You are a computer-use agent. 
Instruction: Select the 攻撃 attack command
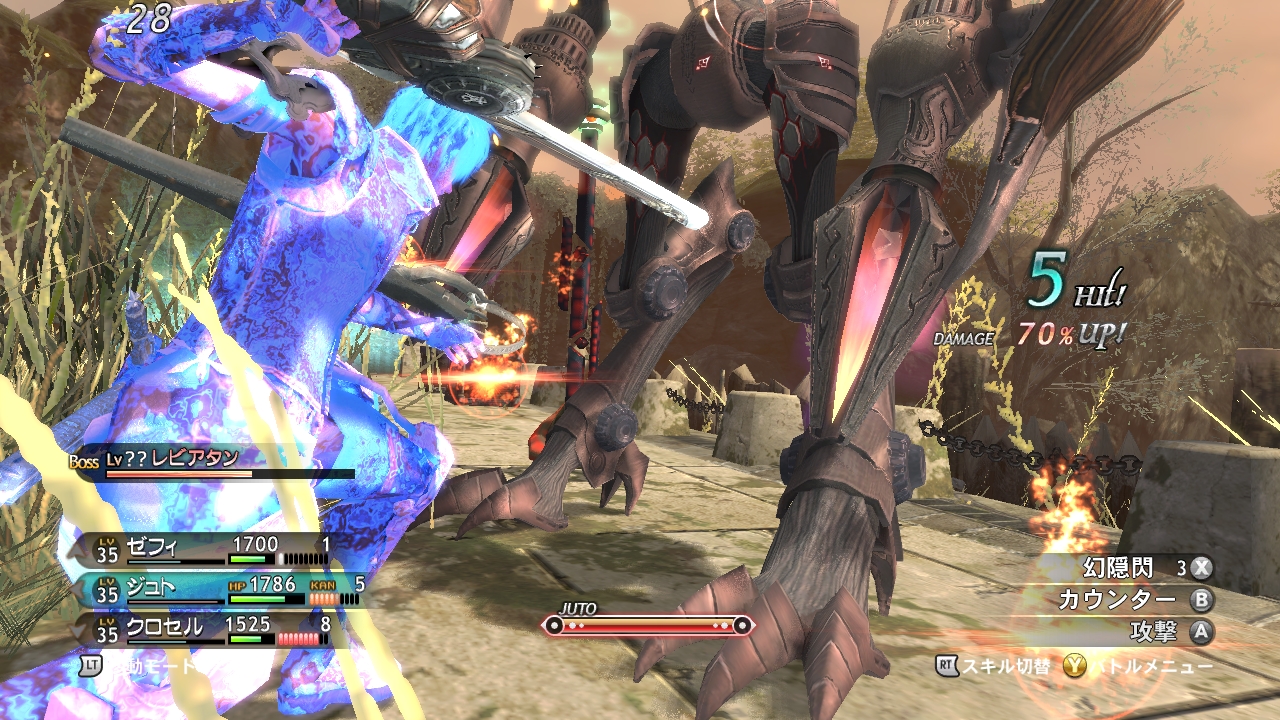tap(1150, 632)
